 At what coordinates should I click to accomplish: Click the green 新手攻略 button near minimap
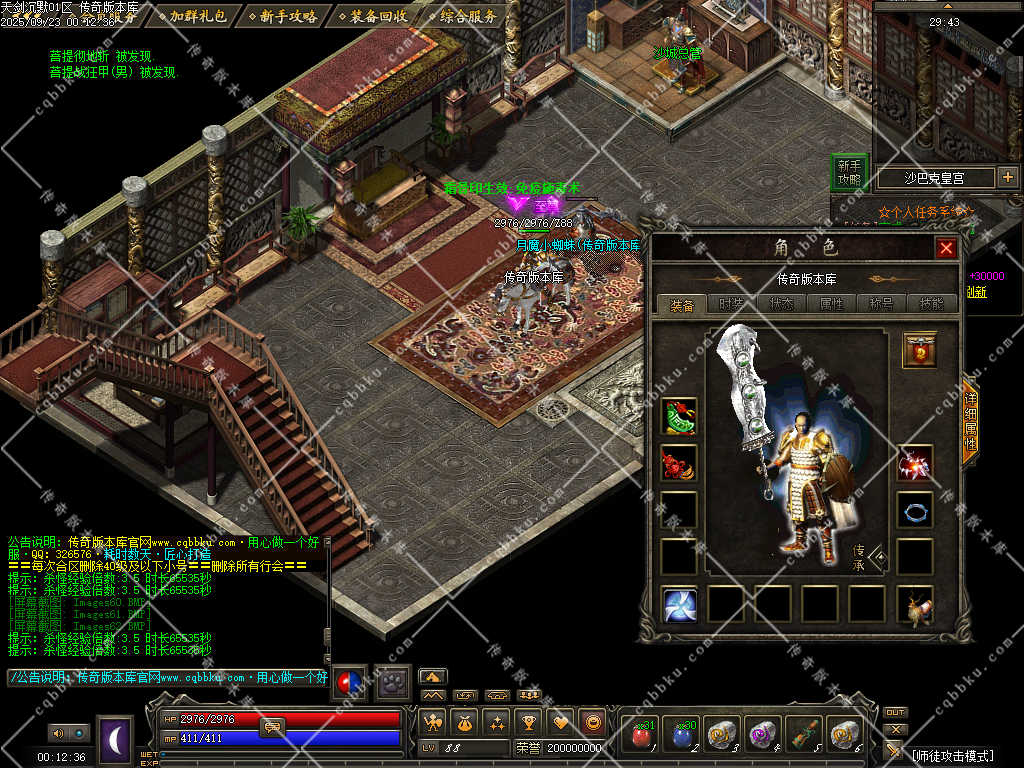point(849,173)
